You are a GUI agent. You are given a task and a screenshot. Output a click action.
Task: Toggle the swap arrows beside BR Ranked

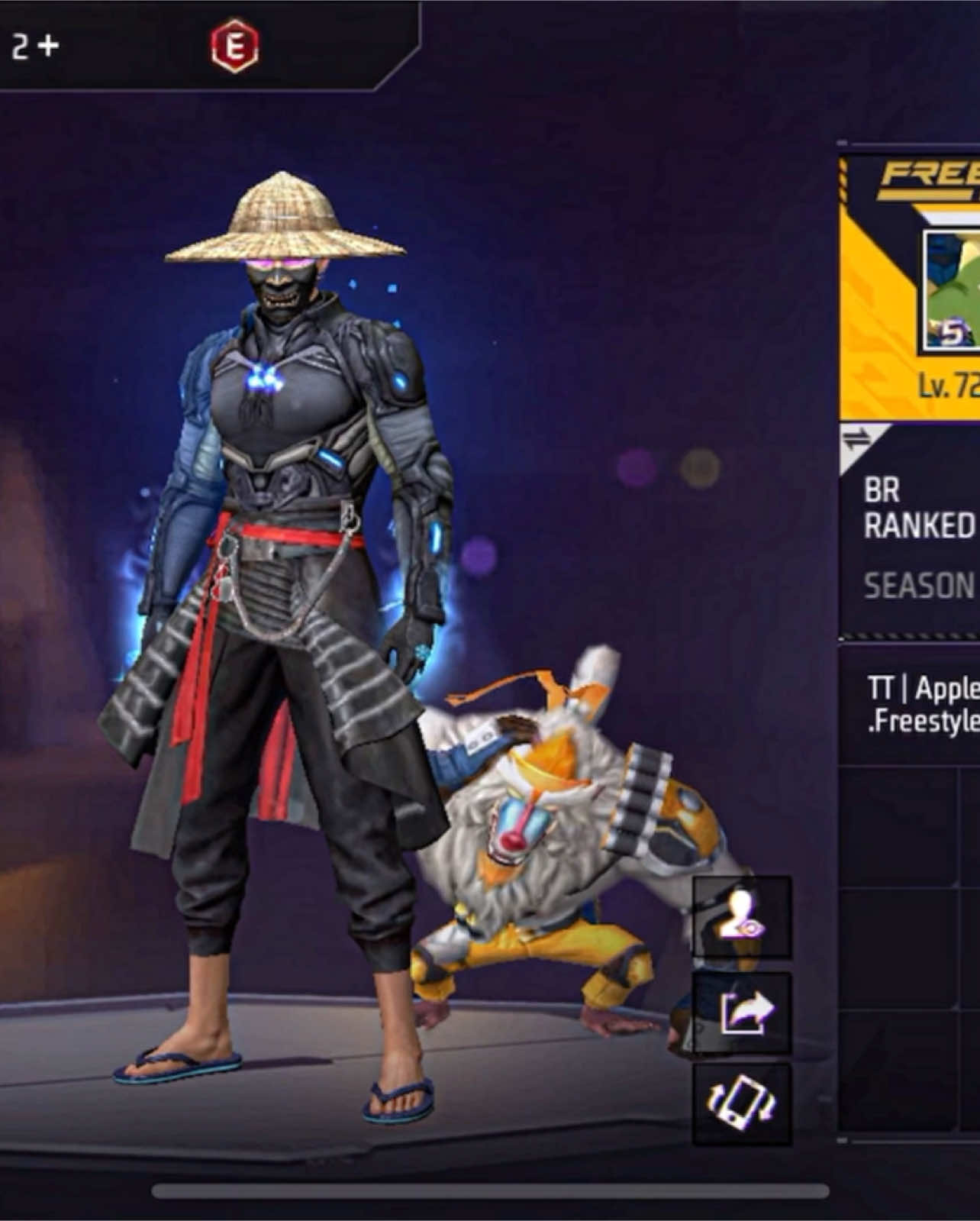click(x=856, y=439)
